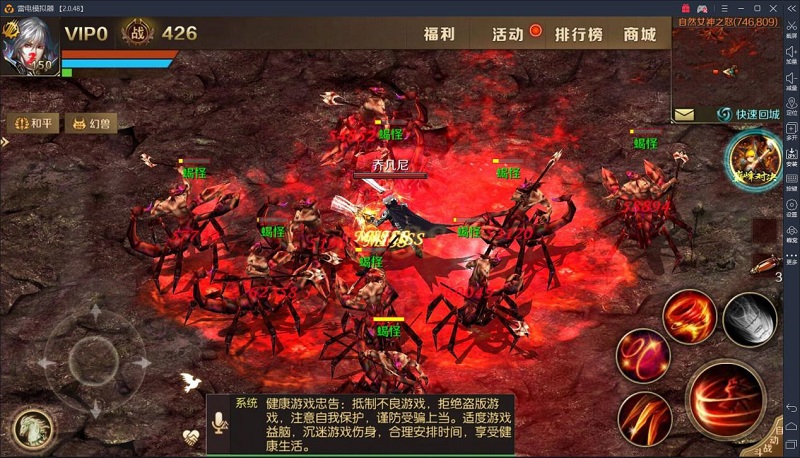Image resolution: width=800 pixels, height=458 pixels.
Task: Tap the horse mount icon
Action: pyautogui.click(x=32, y=428)
